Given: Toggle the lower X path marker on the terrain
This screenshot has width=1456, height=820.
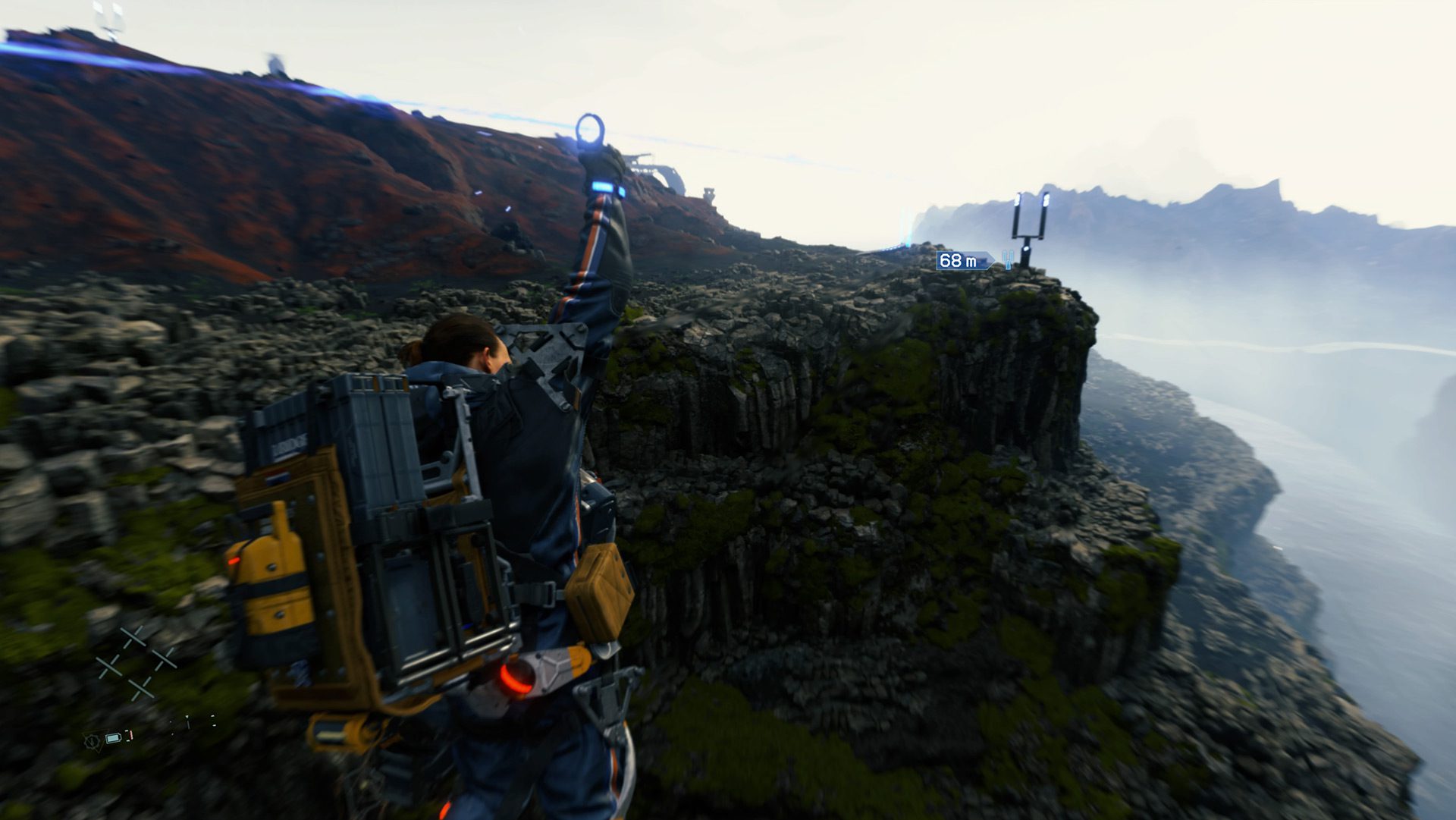Looking at the screenshot, I should (x=141, y=689).
